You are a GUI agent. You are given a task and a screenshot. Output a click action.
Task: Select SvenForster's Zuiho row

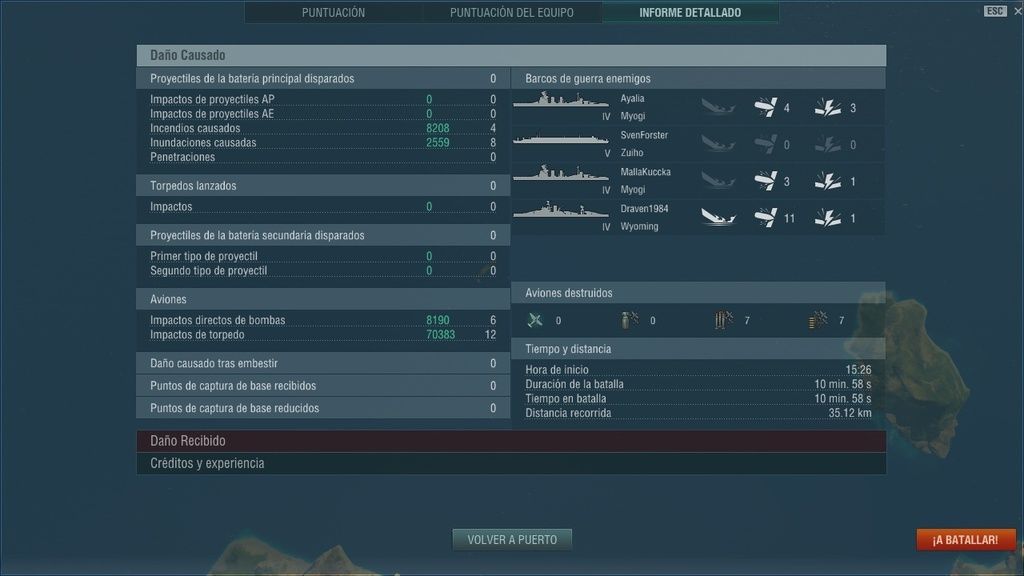click(x=698, y=144)
